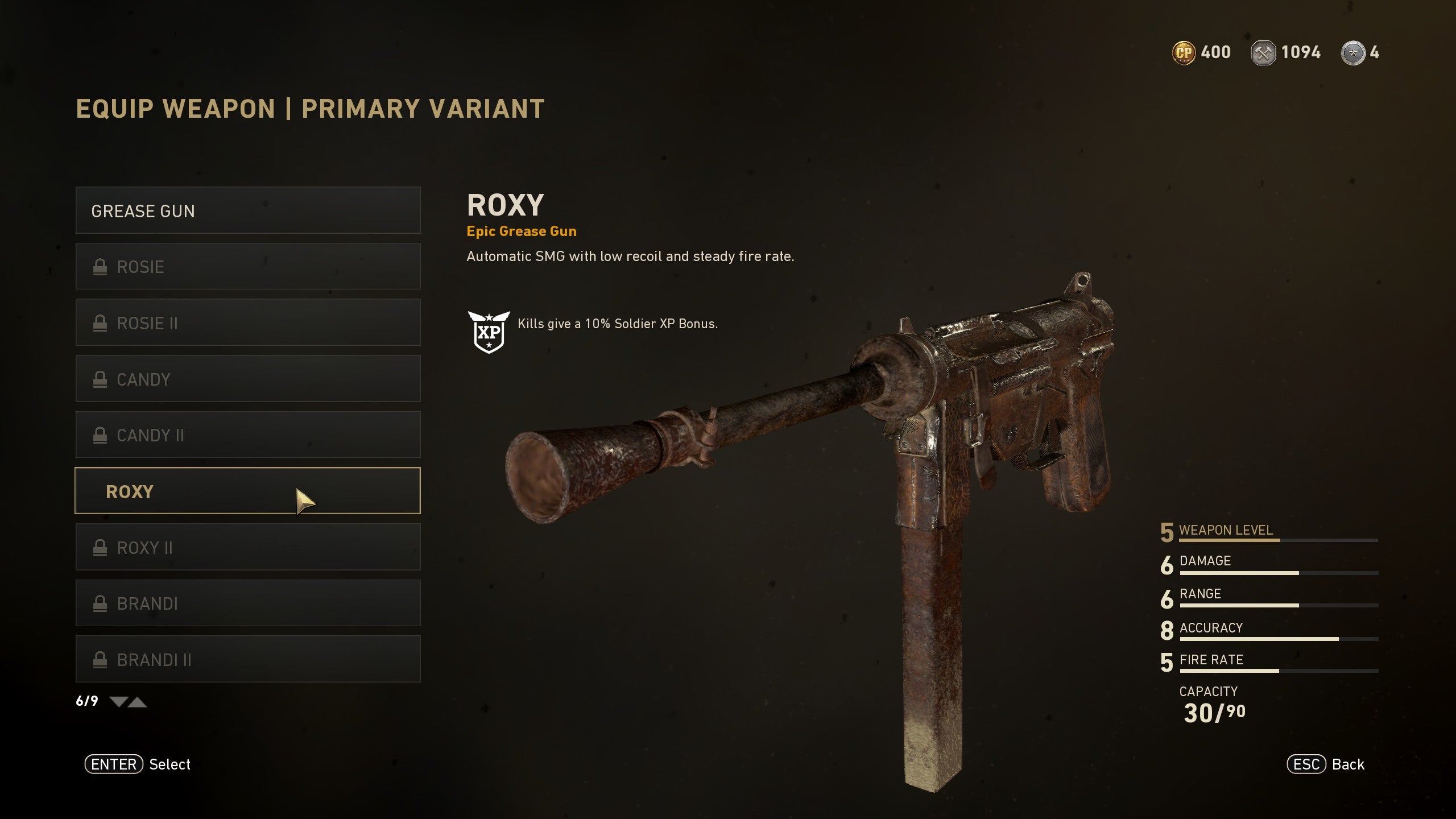Click the lock icon on the ROSIE variant
Viewport: 1456px width, 819px height.
coord(101,266)
